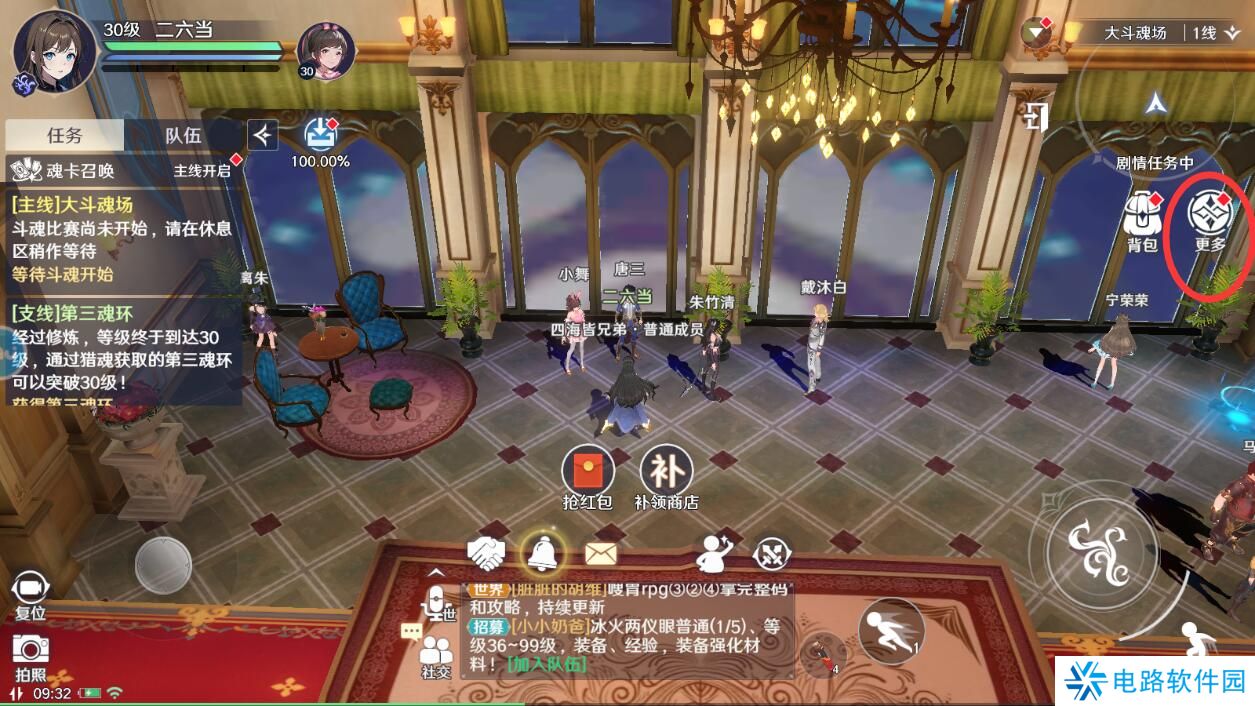Reset the camera with 复位
The width and height of the screenshot is (1255, 706).
pyautogui.click(x=30, y=594)
